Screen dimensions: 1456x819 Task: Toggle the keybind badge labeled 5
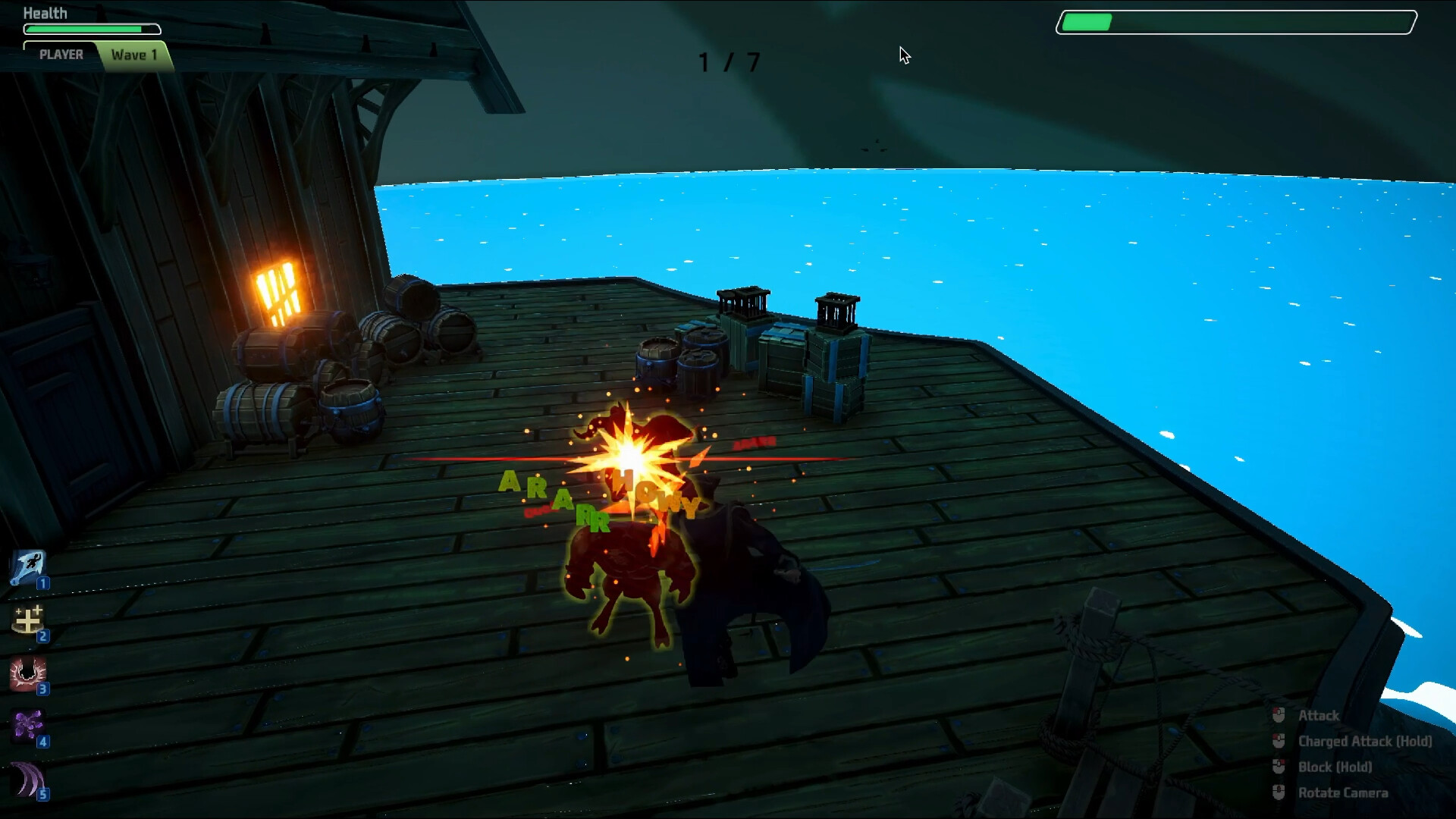pyautogui.click(x=43, y=795)
